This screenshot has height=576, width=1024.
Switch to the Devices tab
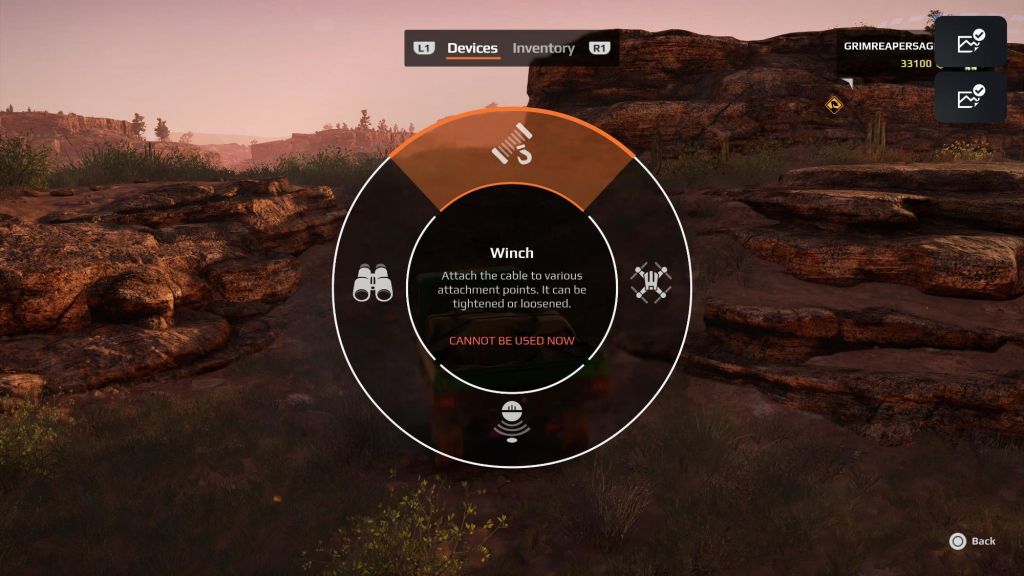472,48
